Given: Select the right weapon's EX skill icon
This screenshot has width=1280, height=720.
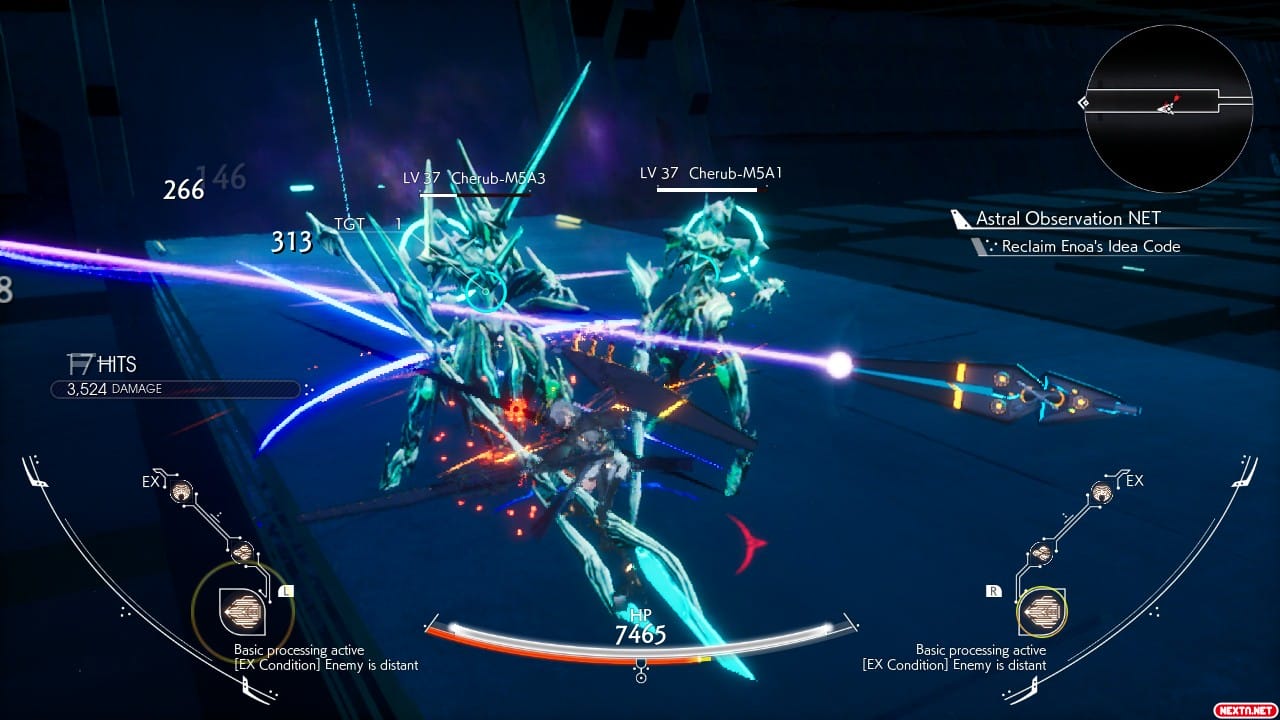Looking at the screenshot, I should click(1102, 490).
